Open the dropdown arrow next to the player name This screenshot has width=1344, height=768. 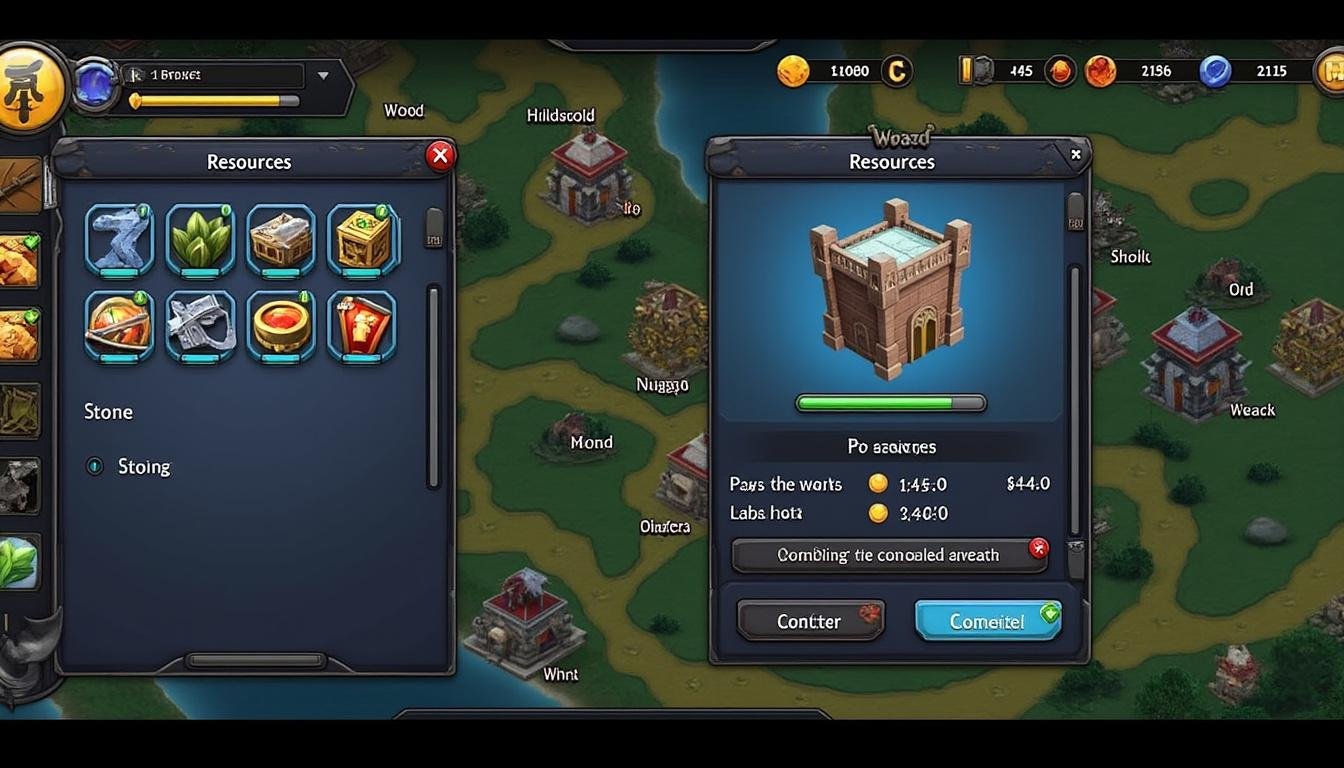[x=322, y=75]
